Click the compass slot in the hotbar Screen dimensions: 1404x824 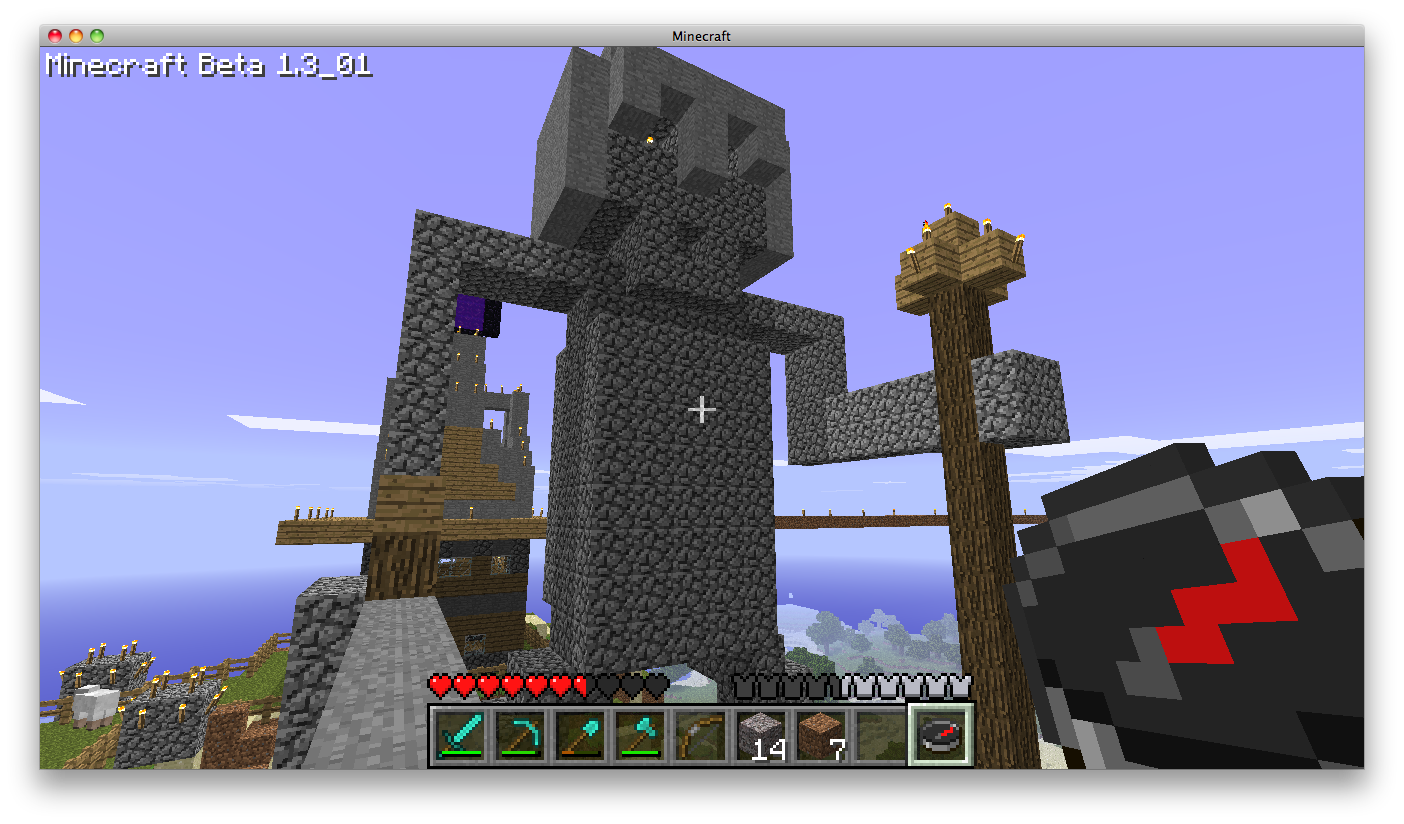tap(940, 737)
